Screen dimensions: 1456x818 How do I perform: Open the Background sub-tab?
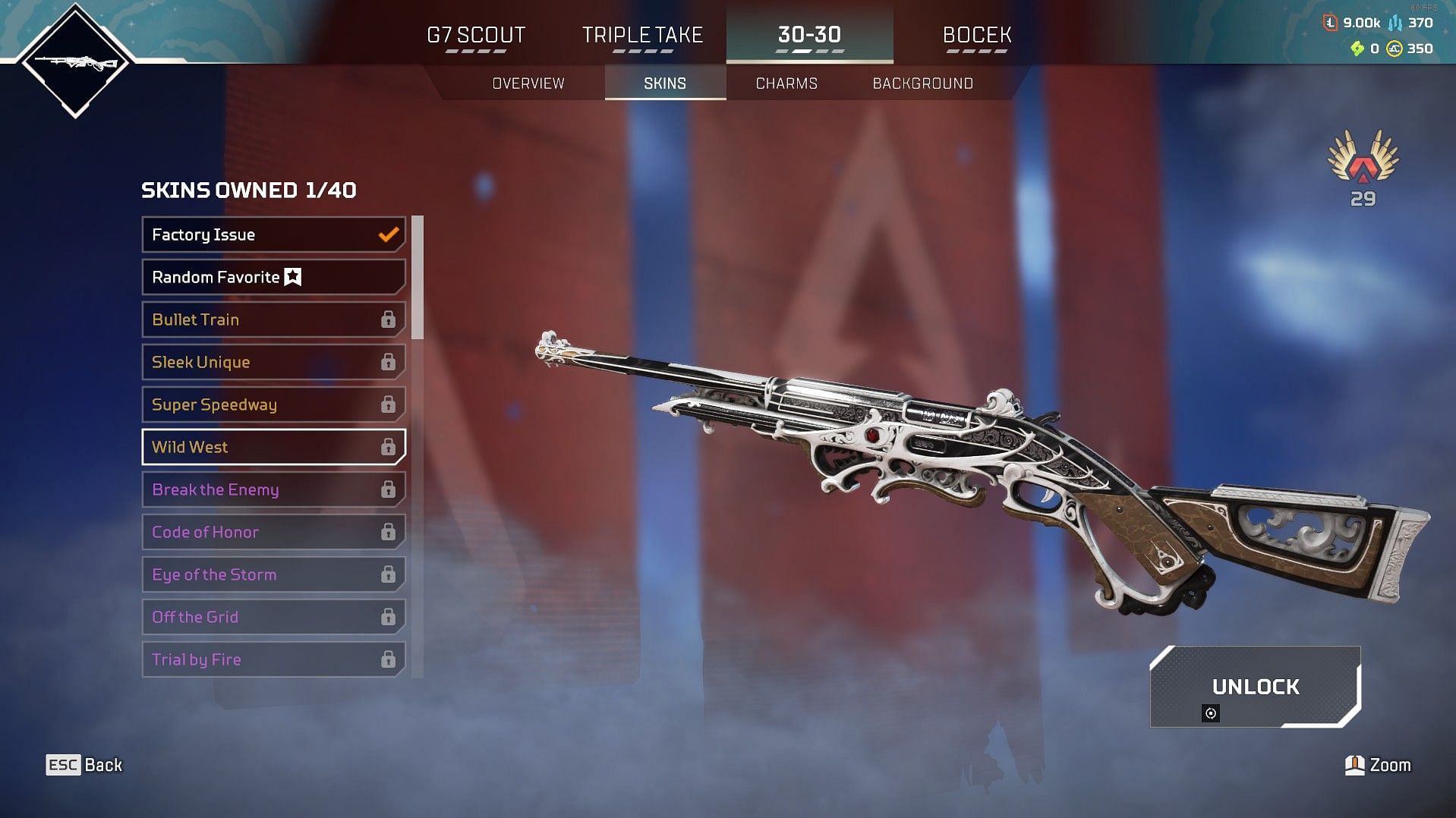[922, 83]
